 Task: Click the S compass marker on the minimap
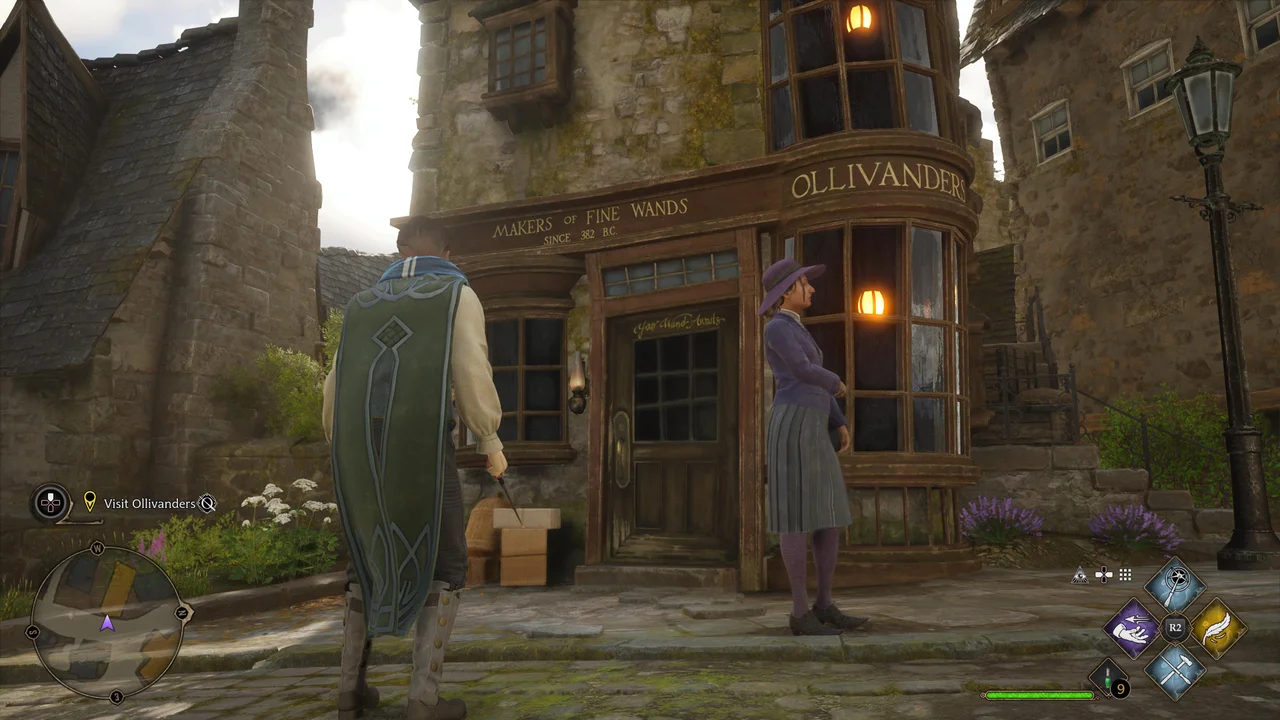[32, 630]
